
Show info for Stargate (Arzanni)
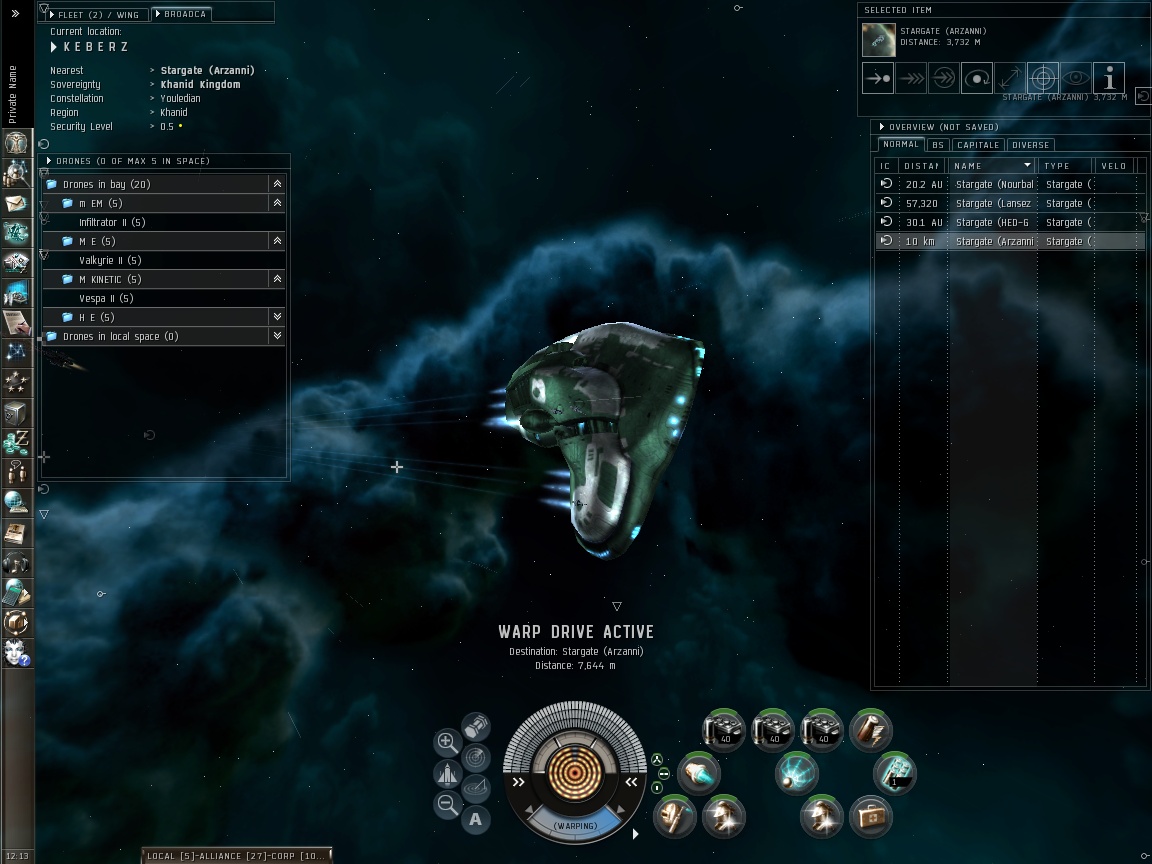click(x=1108, y=78)
